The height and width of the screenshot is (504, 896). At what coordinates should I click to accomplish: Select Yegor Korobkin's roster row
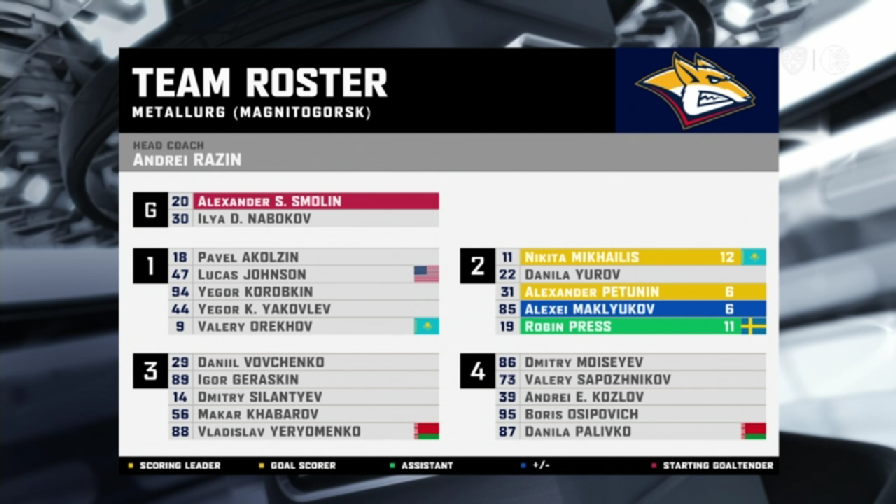304,292
